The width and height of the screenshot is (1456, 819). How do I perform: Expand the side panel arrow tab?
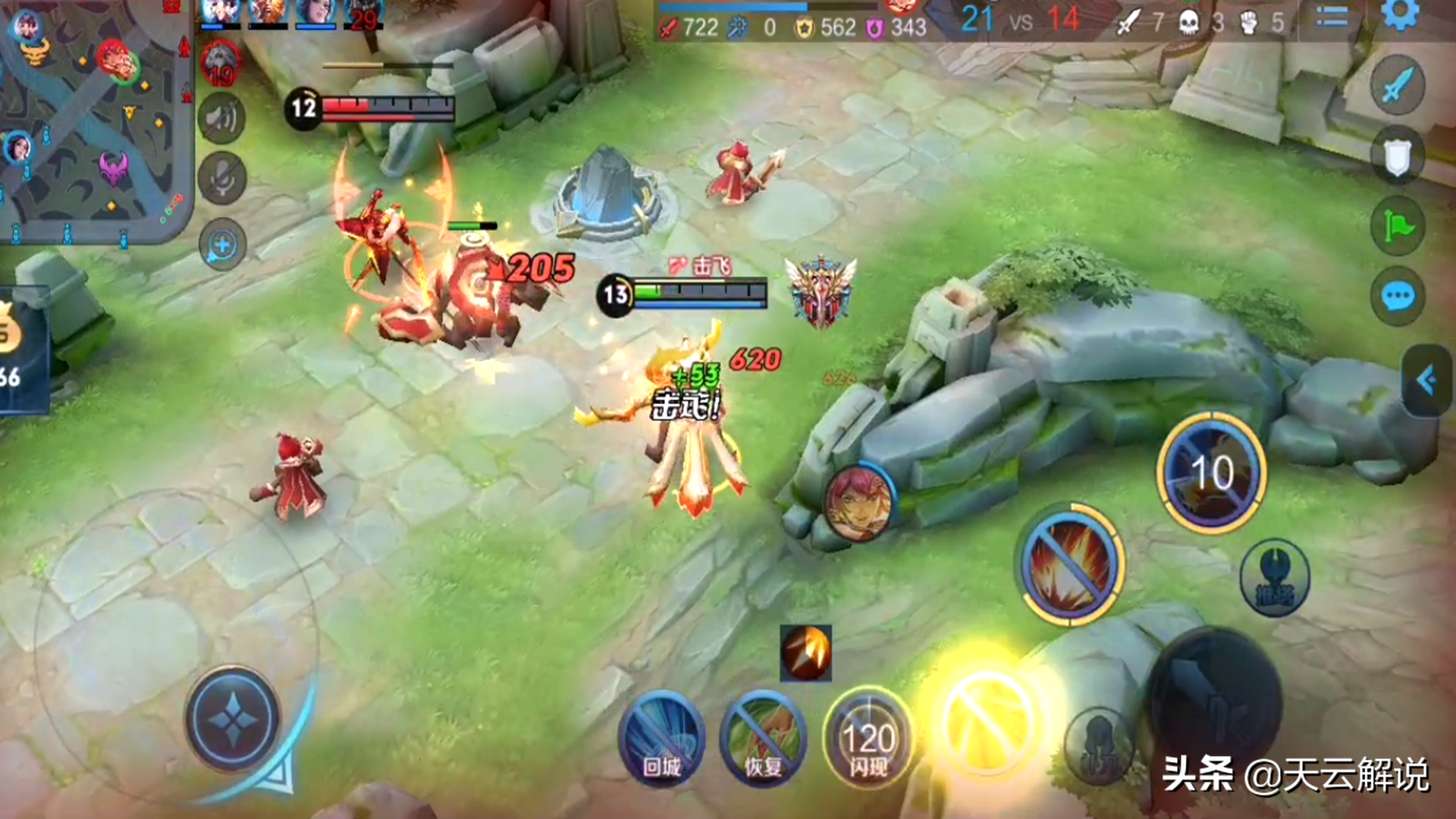1426,379
